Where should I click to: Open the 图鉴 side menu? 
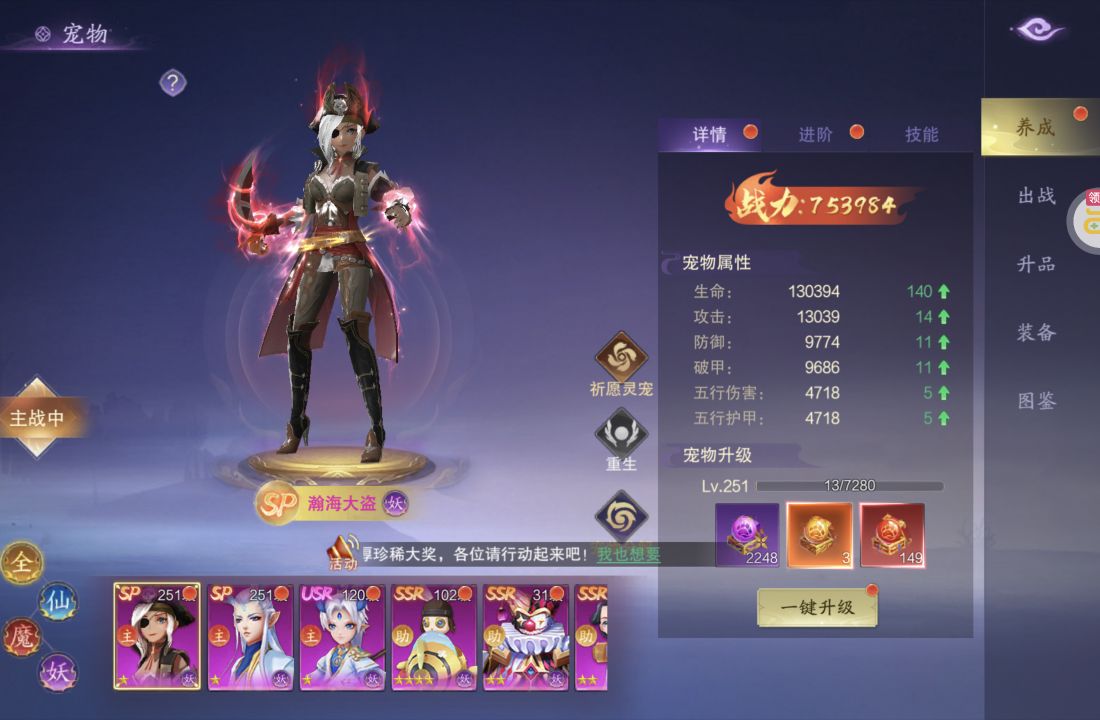tap(1036, 401)
